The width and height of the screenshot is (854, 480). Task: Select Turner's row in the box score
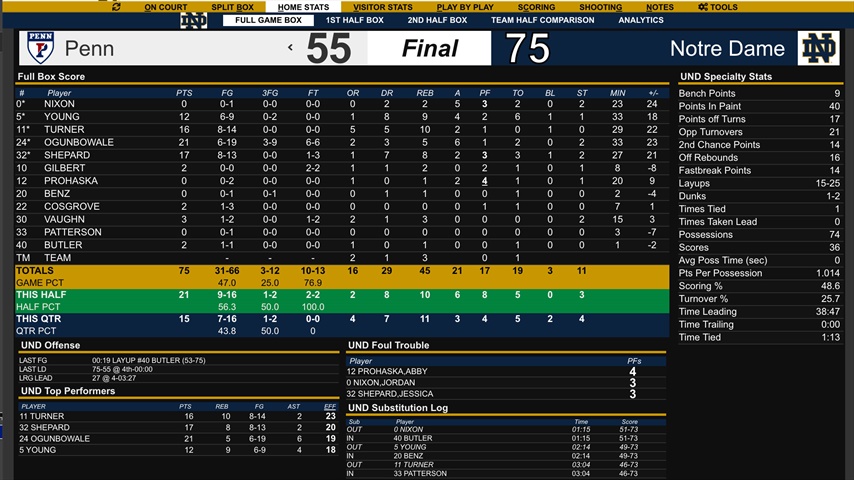64,129
